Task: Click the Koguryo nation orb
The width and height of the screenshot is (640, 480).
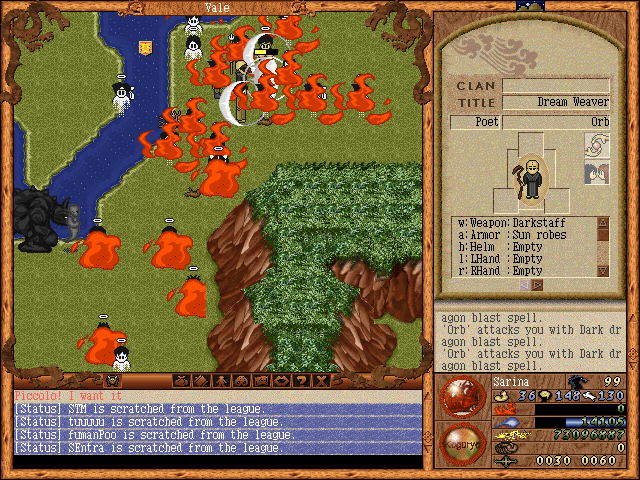Action: click(x=459, y=443)
